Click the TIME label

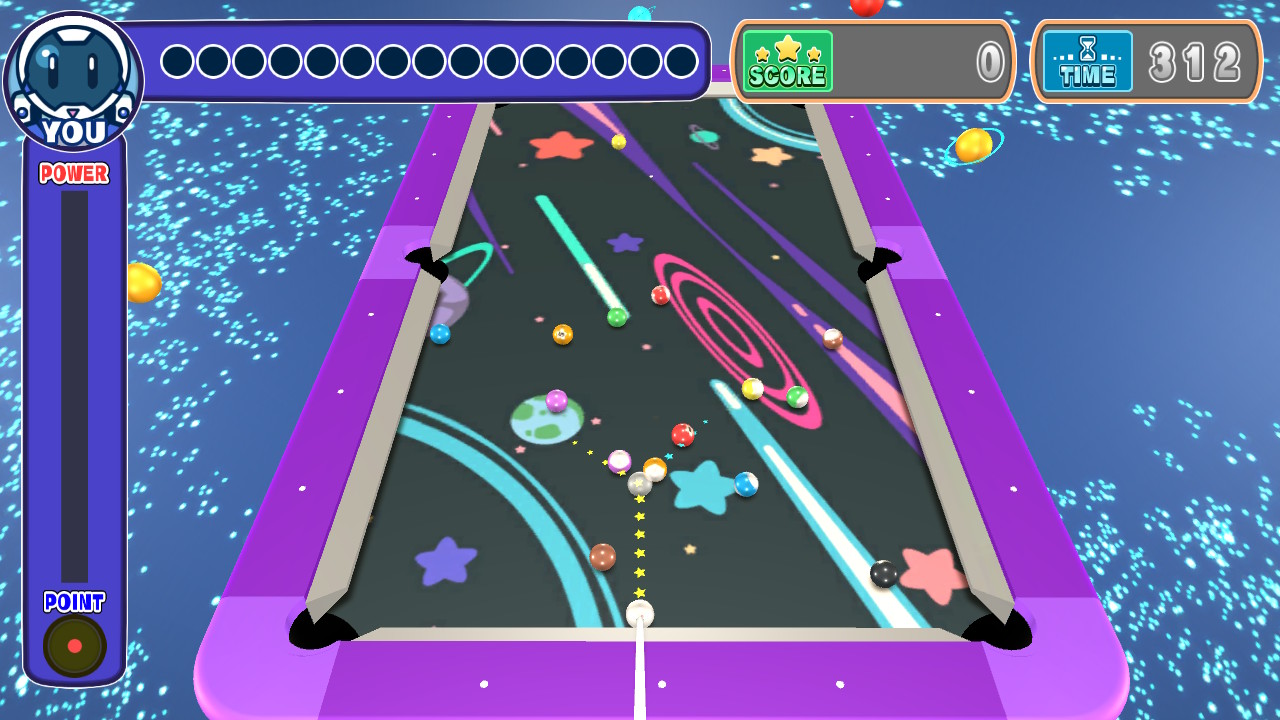click(1090, 75)
